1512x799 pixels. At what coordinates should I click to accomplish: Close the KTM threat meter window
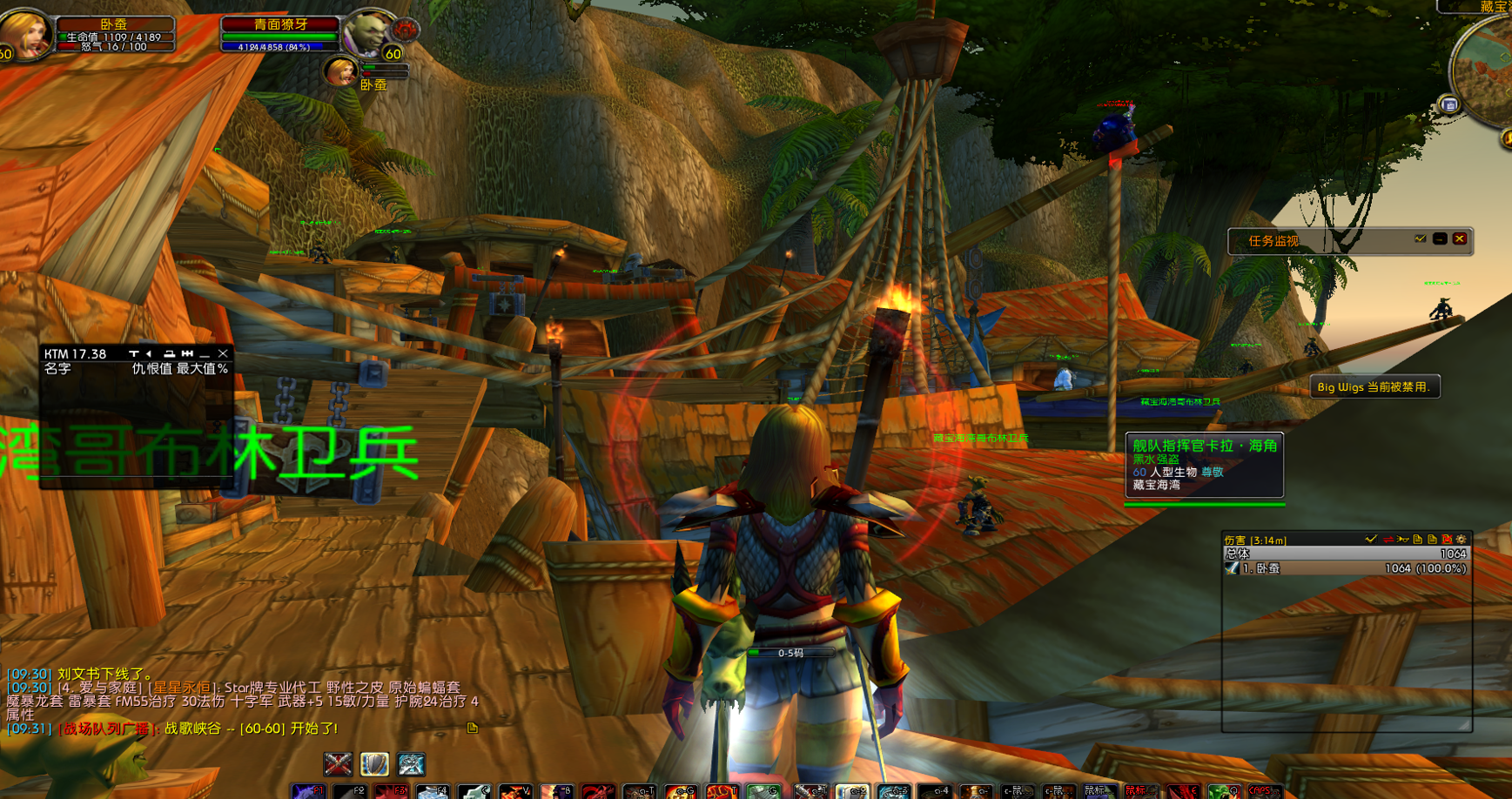(x=224, y=353)
